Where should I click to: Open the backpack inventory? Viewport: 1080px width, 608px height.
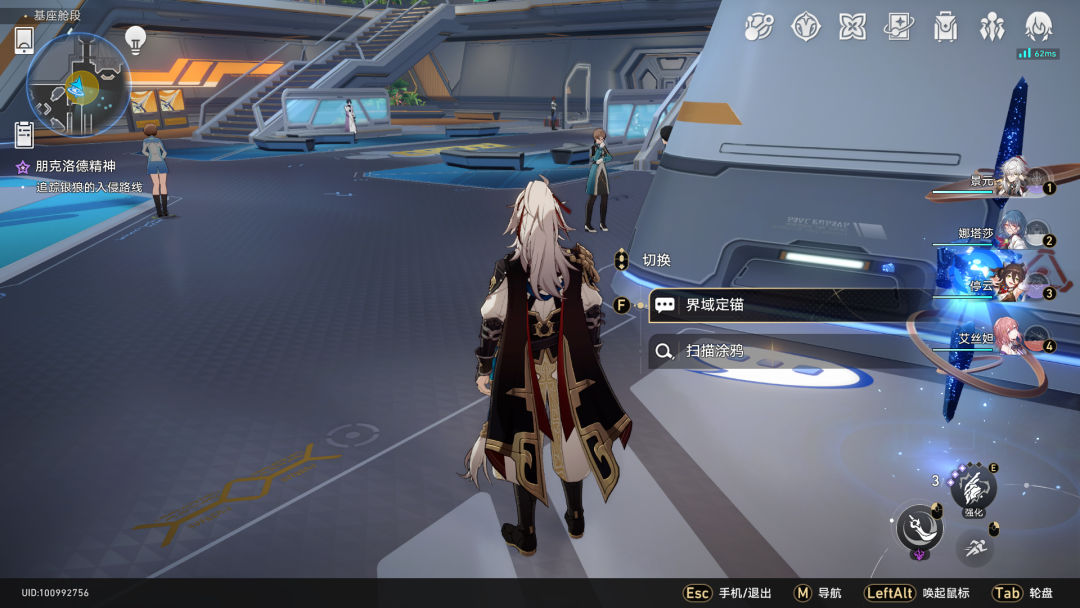click(x=945, y=27)
